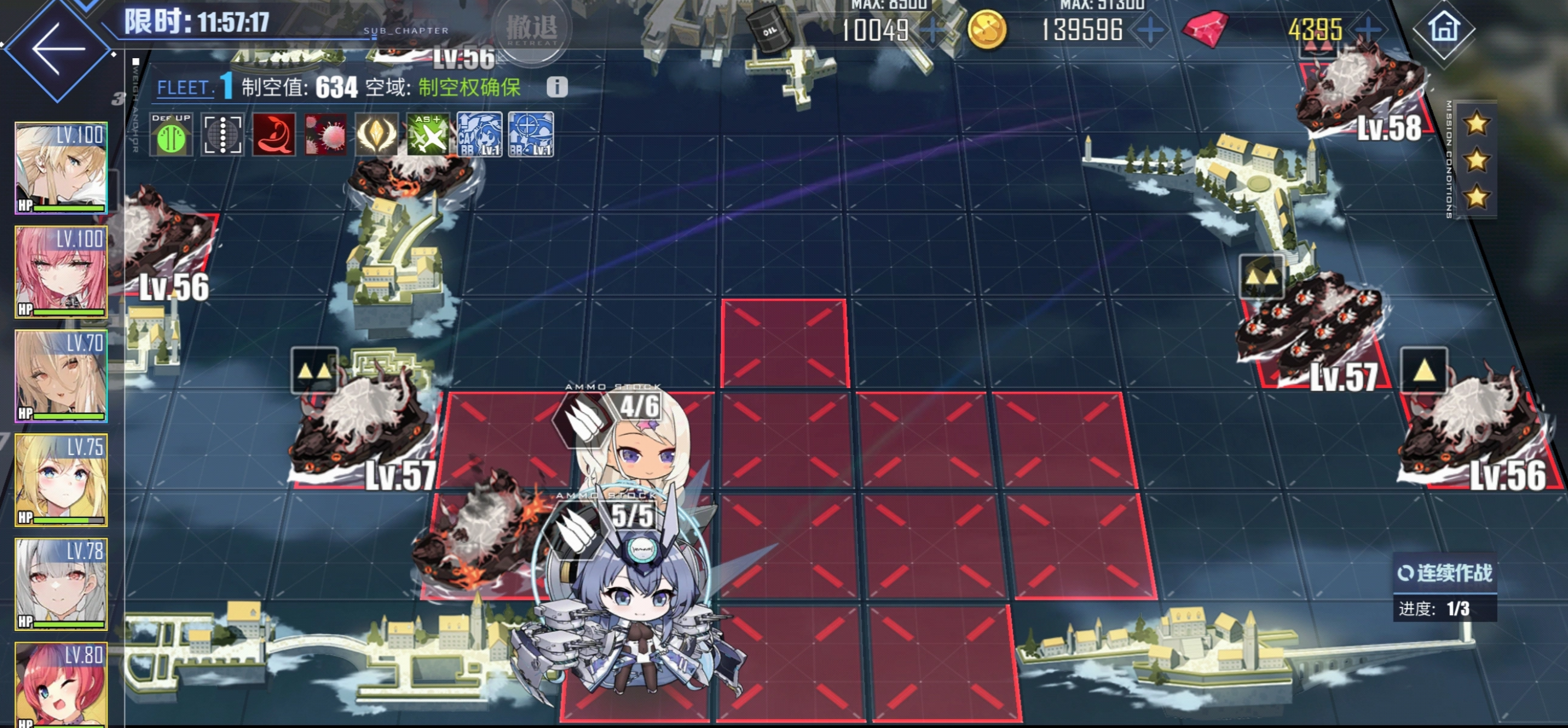The width and height of the screenshot is (1568, 728).
Task: Open the air superiority info icon
Action: (557, 87)
